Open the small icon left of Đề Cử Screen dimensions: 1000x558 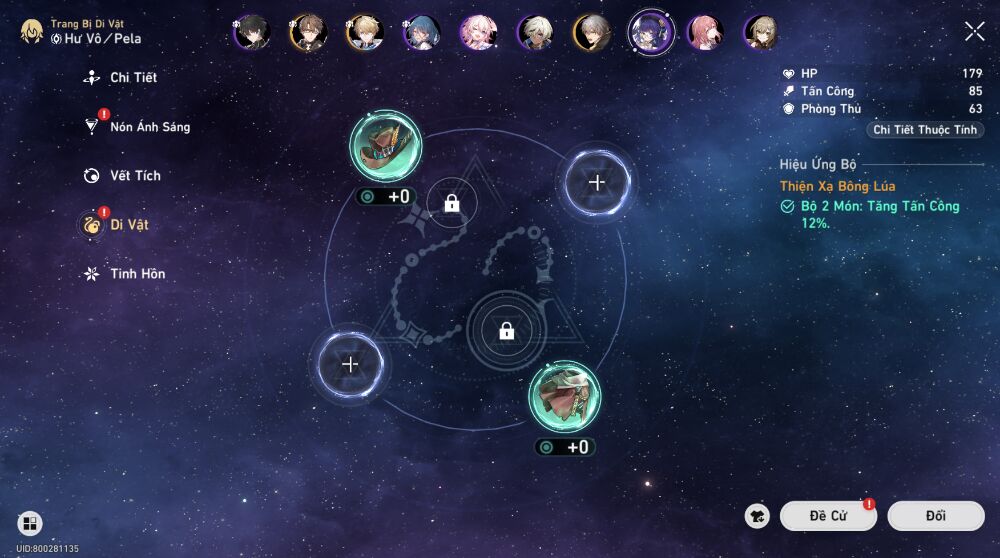(757, 516)
